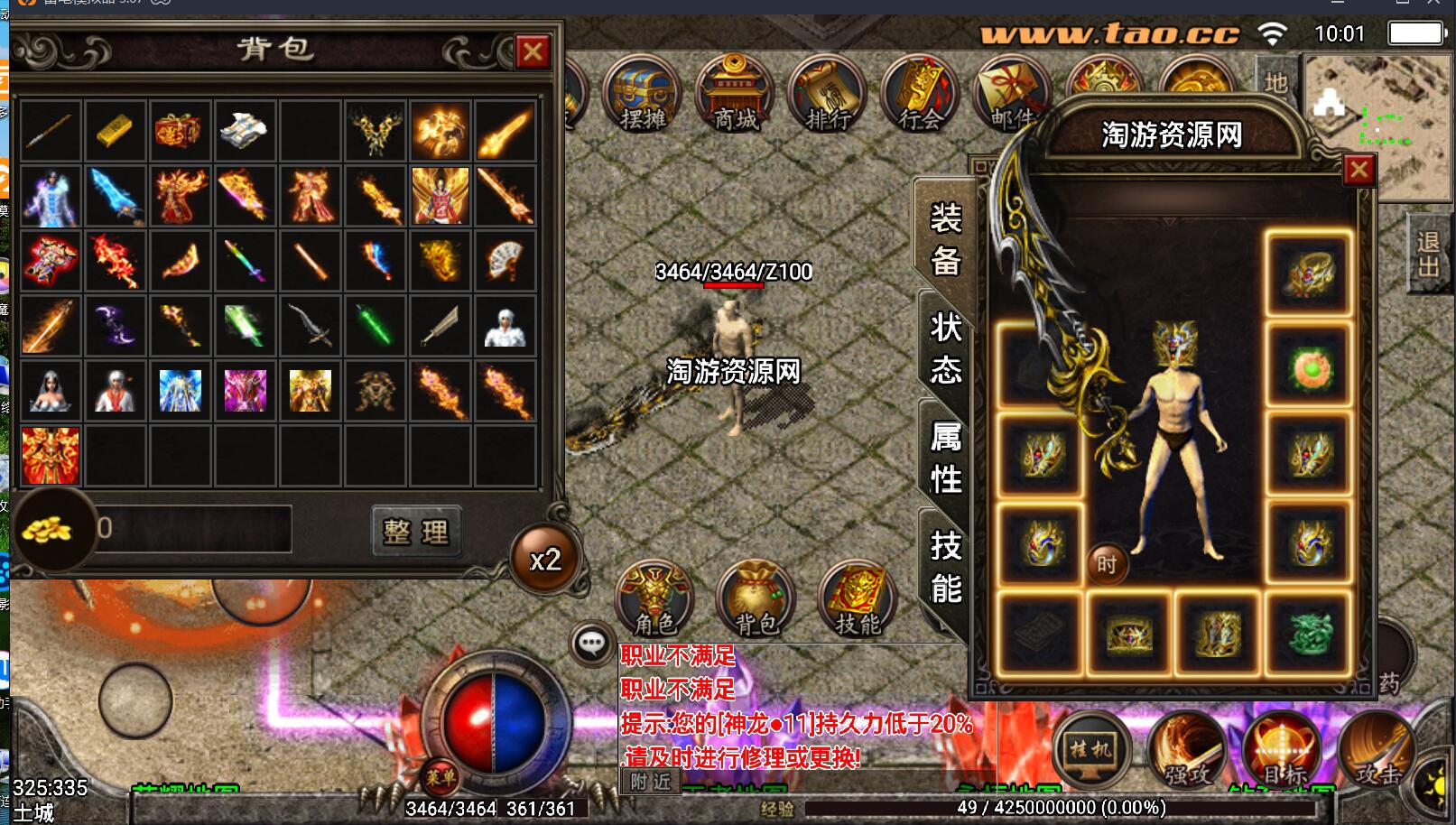Close the character equipment panel
The image size is (1456, 825).
tap(1359, 170)
